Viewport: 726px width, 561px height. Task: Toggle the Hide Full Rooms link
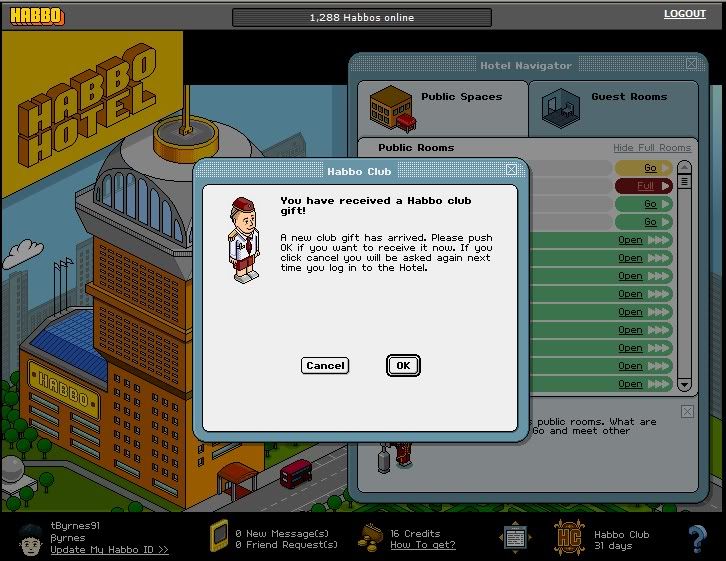[x=652, y=148]
